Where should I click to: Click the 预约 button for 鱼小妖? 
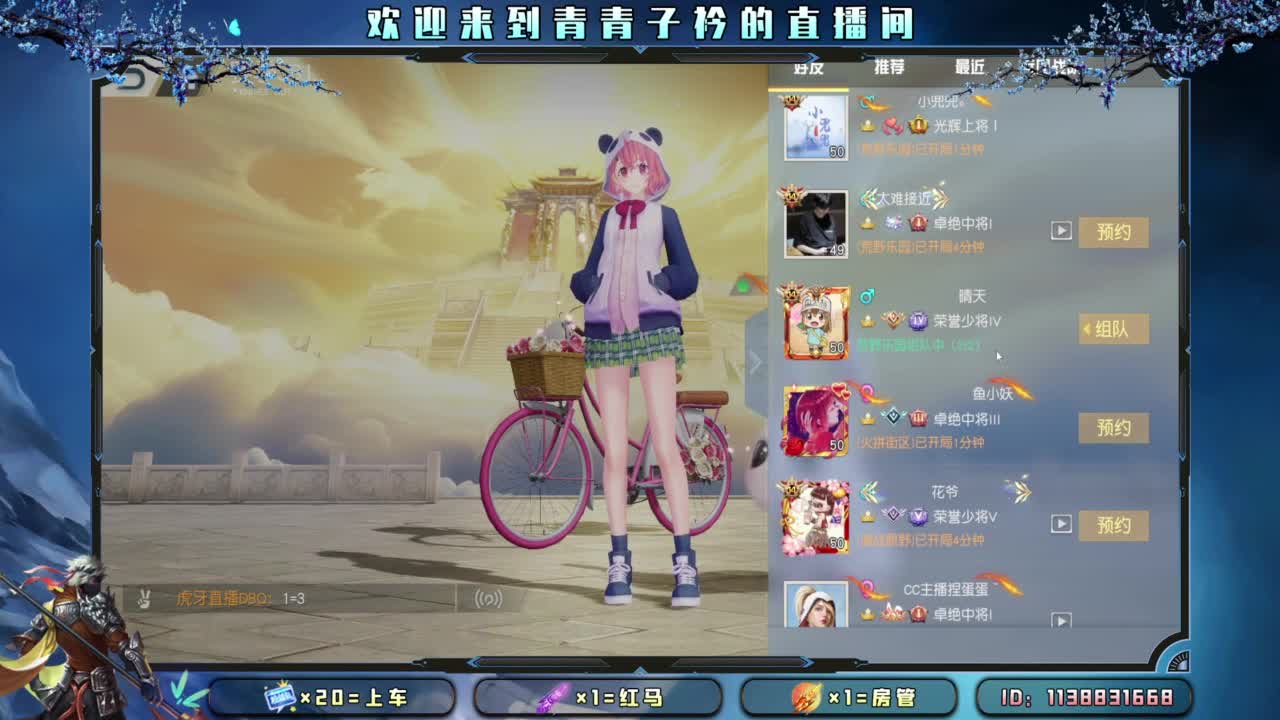coord(1114,428)
